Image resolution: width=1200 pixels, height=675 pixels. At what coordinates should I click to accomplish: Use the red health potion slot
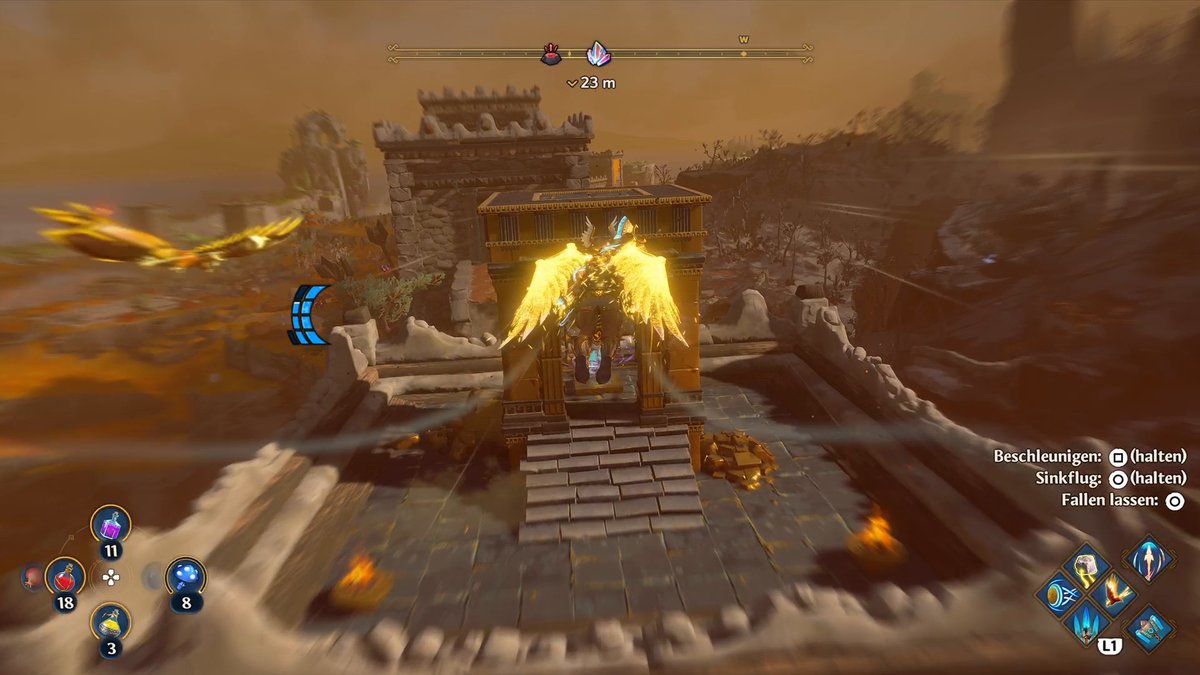click(65, 577)
